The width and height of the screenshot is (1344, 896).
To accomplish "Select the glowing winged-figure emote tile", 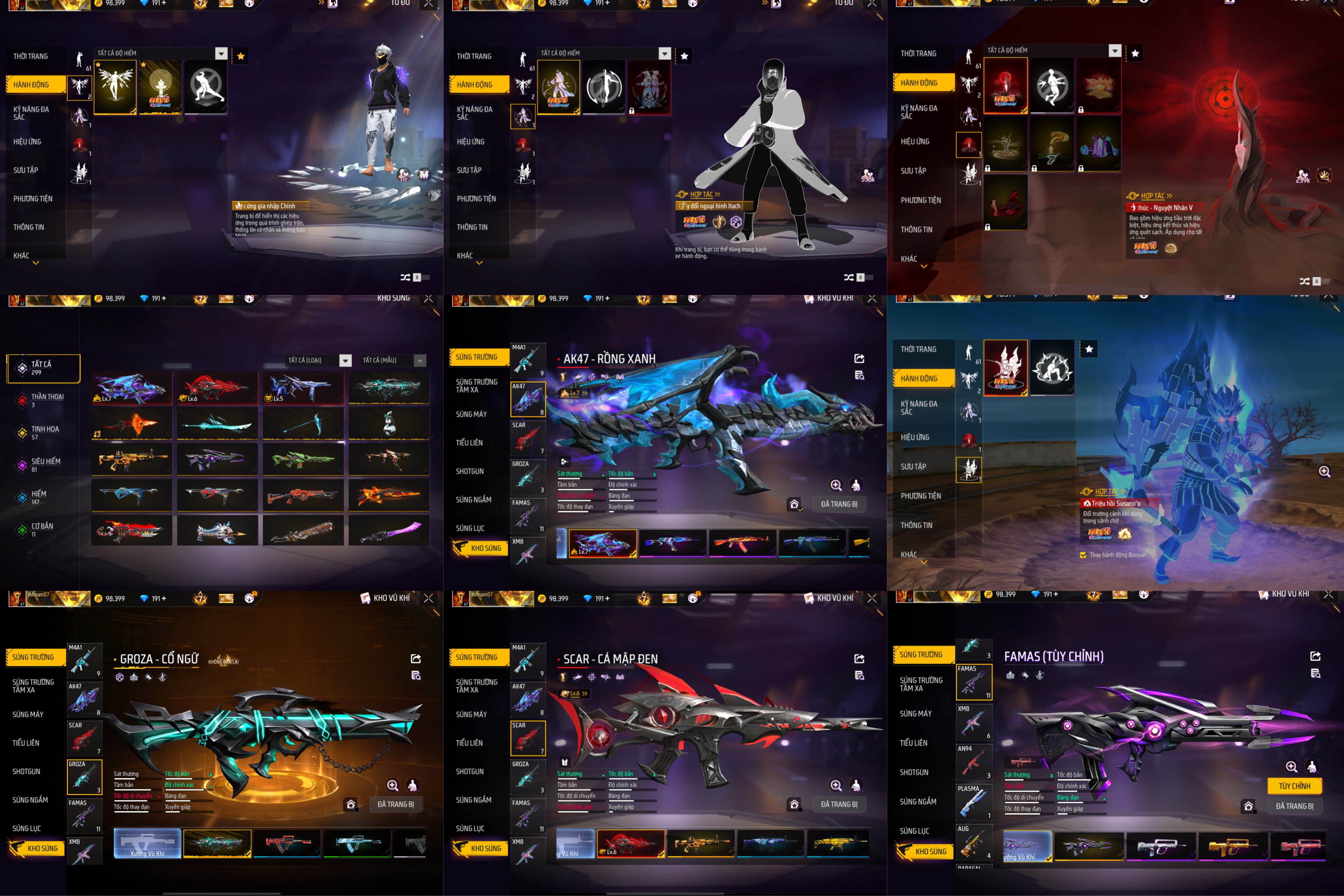I will (x=115, y=87).
